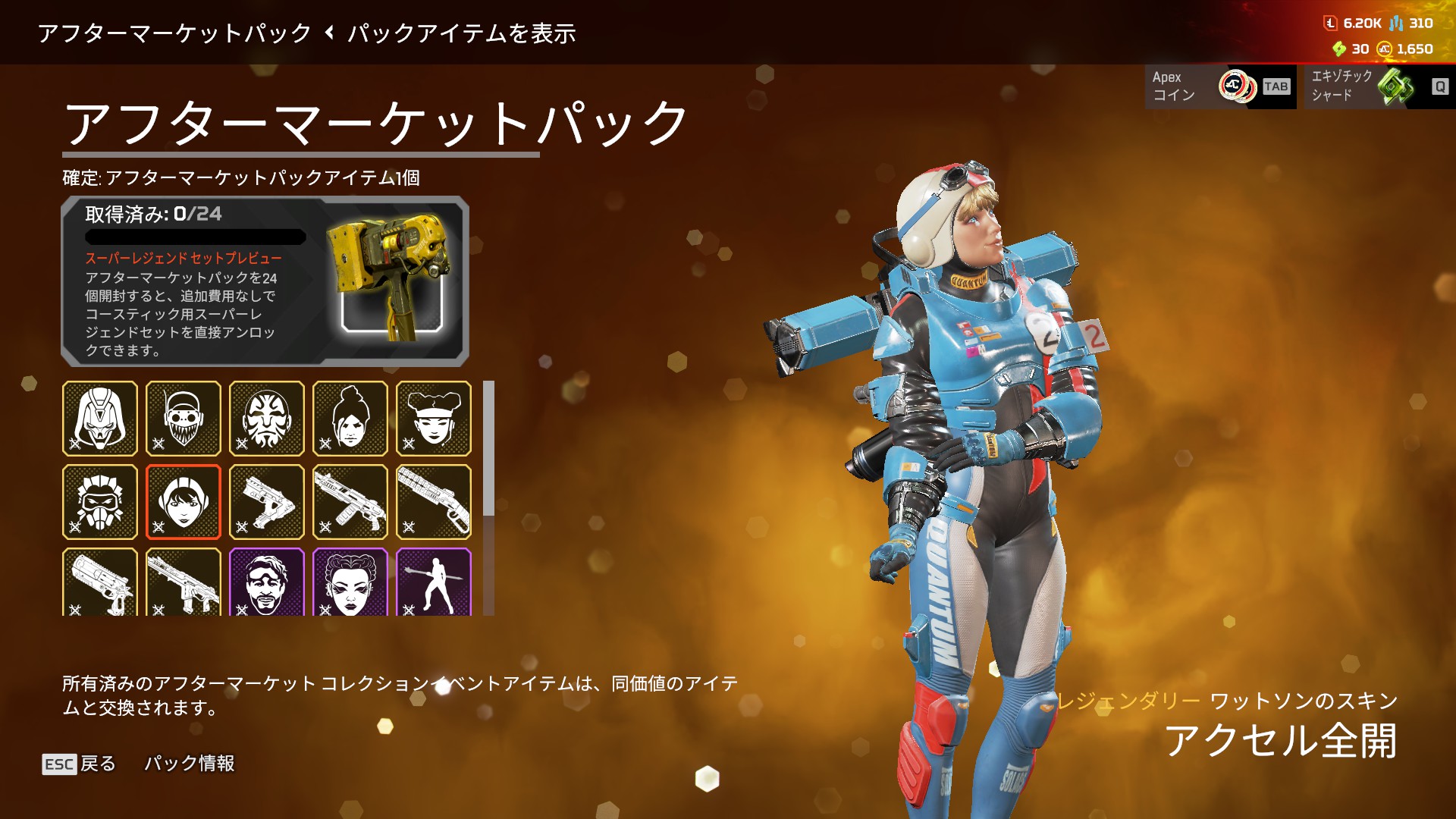Image resolution: width=1456 pixels, height=819 pixels.
Task: Pick the revolver weapon skin tile
Action: pyautogui.click(x=100, y=582)
